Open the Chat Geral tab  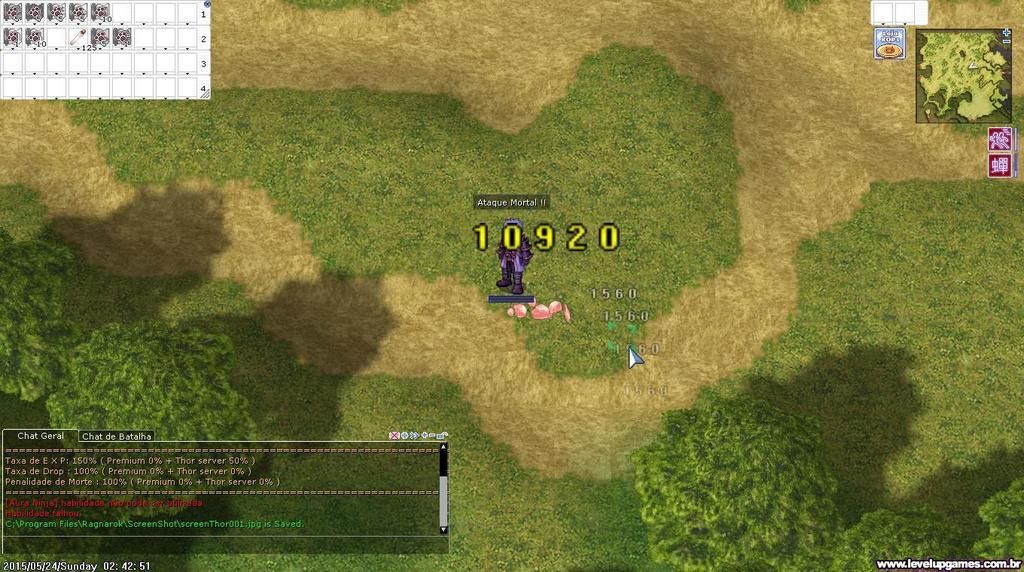(x=40, y=436)
